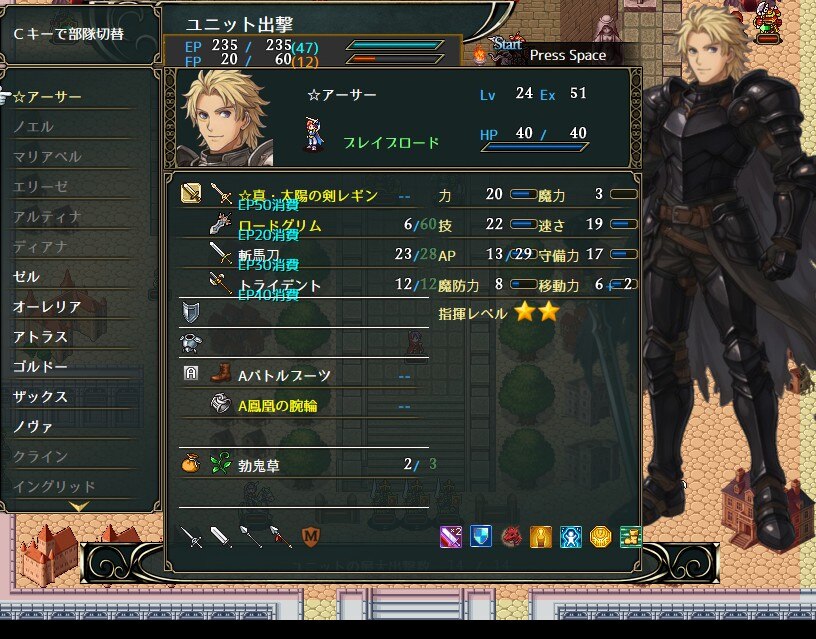The height and width of the screenshot is (639, 816).
Task: Select the トライデント weapon row
Action: point(280,286)
